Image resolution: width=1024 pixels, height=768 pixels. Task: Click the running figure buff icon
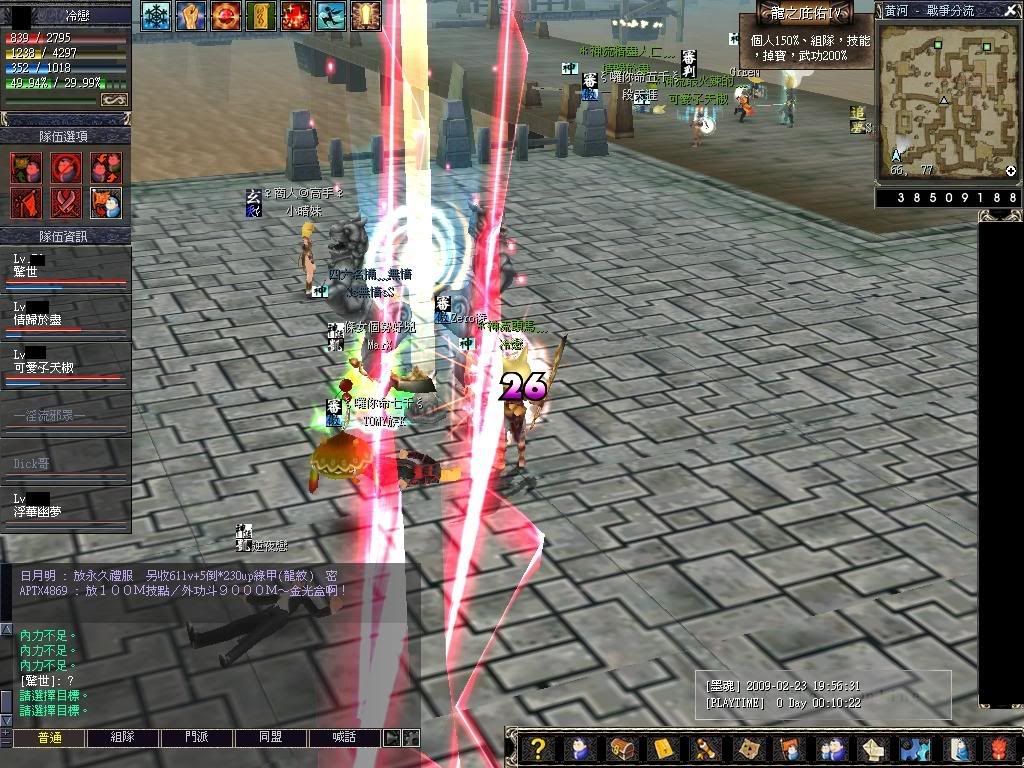click(331, 15)
